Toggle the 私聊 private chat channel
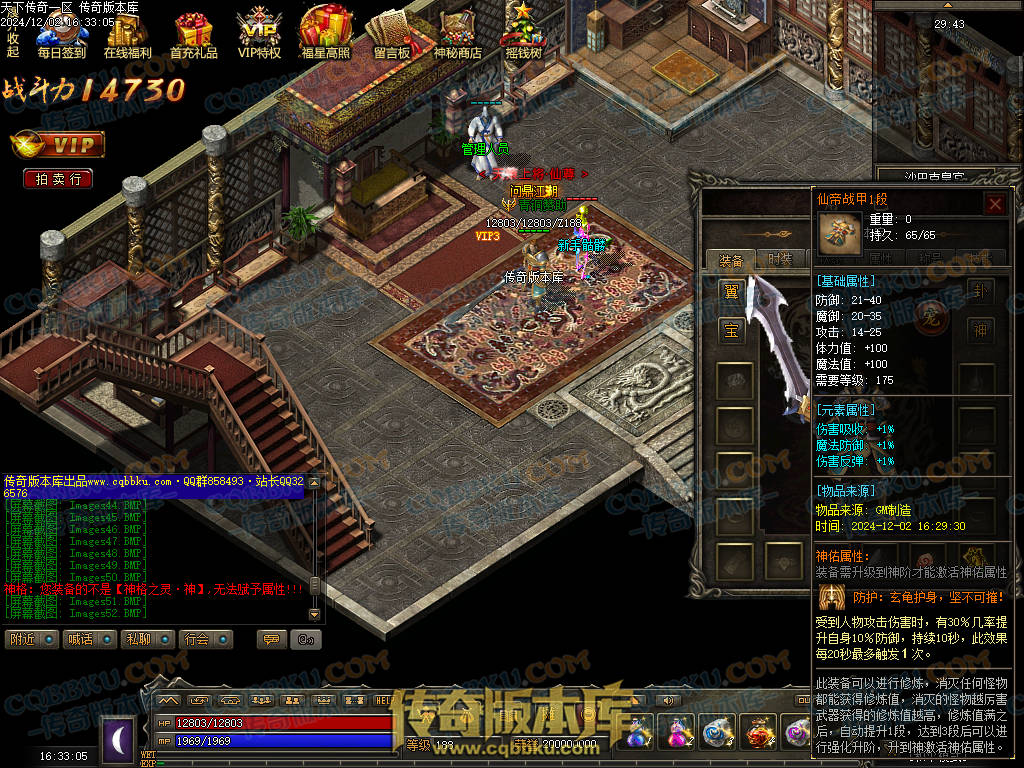Screen dimensions: 1024x768 pos(149,639)
